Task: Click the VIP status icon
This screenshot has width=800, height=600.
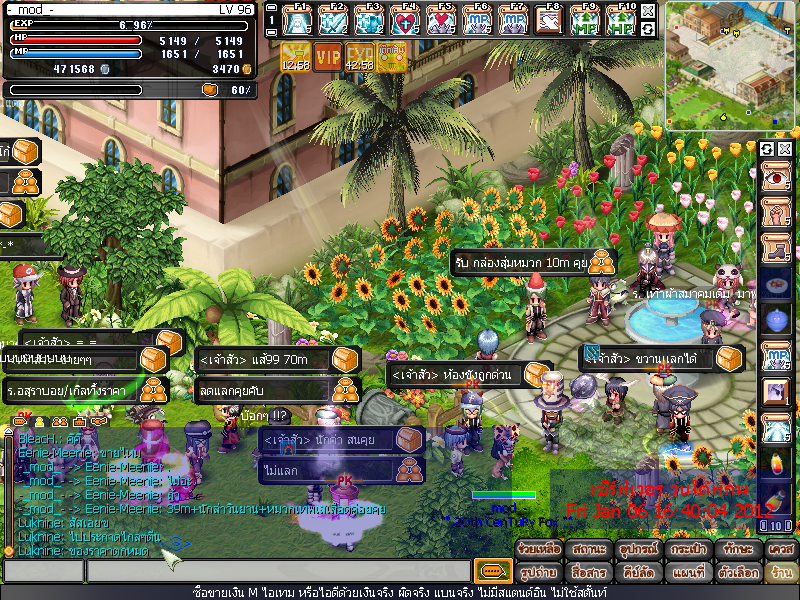Action: (x=328, y=57)
